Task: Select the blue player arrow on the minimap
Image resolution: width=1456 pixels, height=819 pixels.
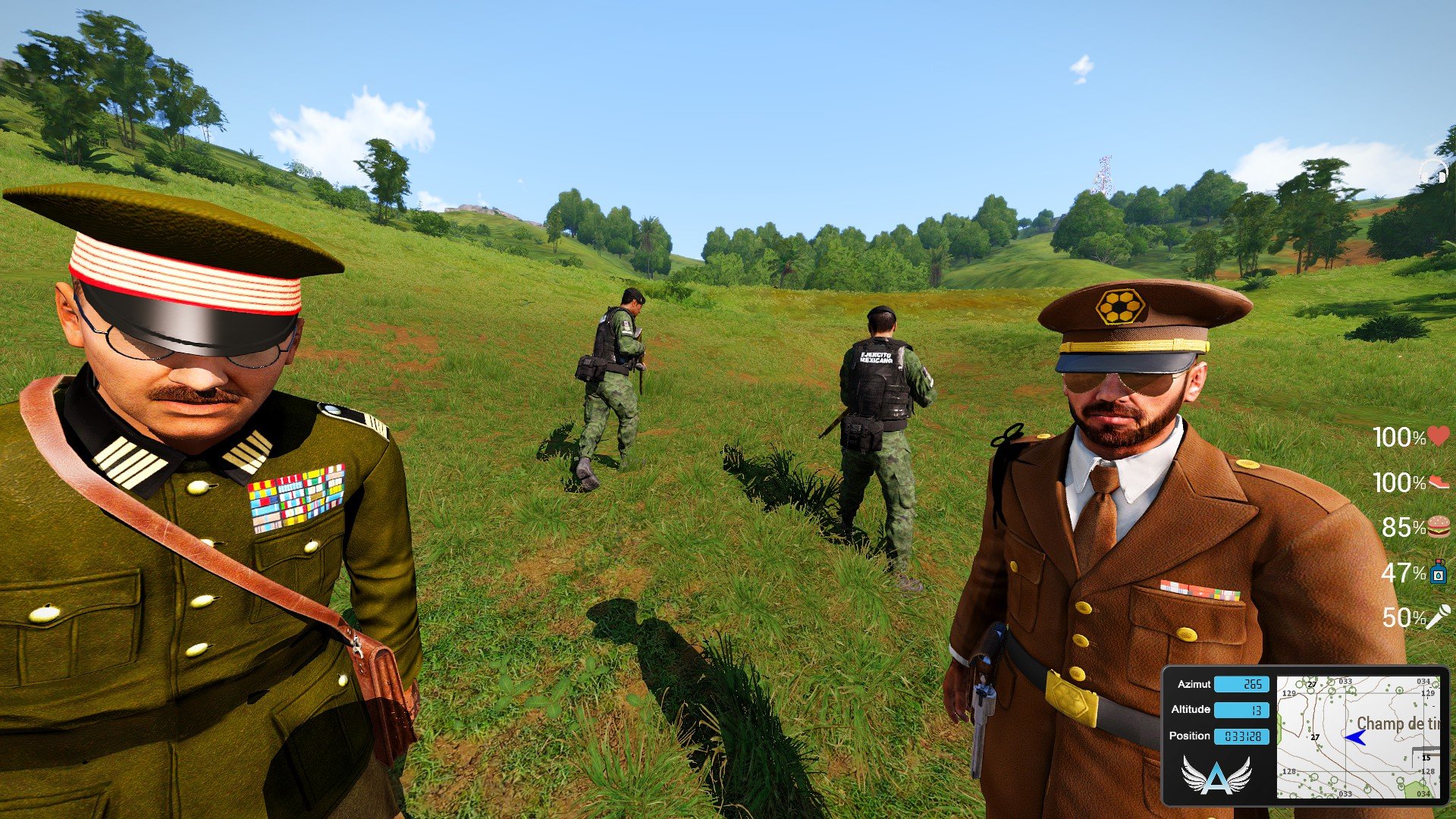Action: [x=1354, y=737]
